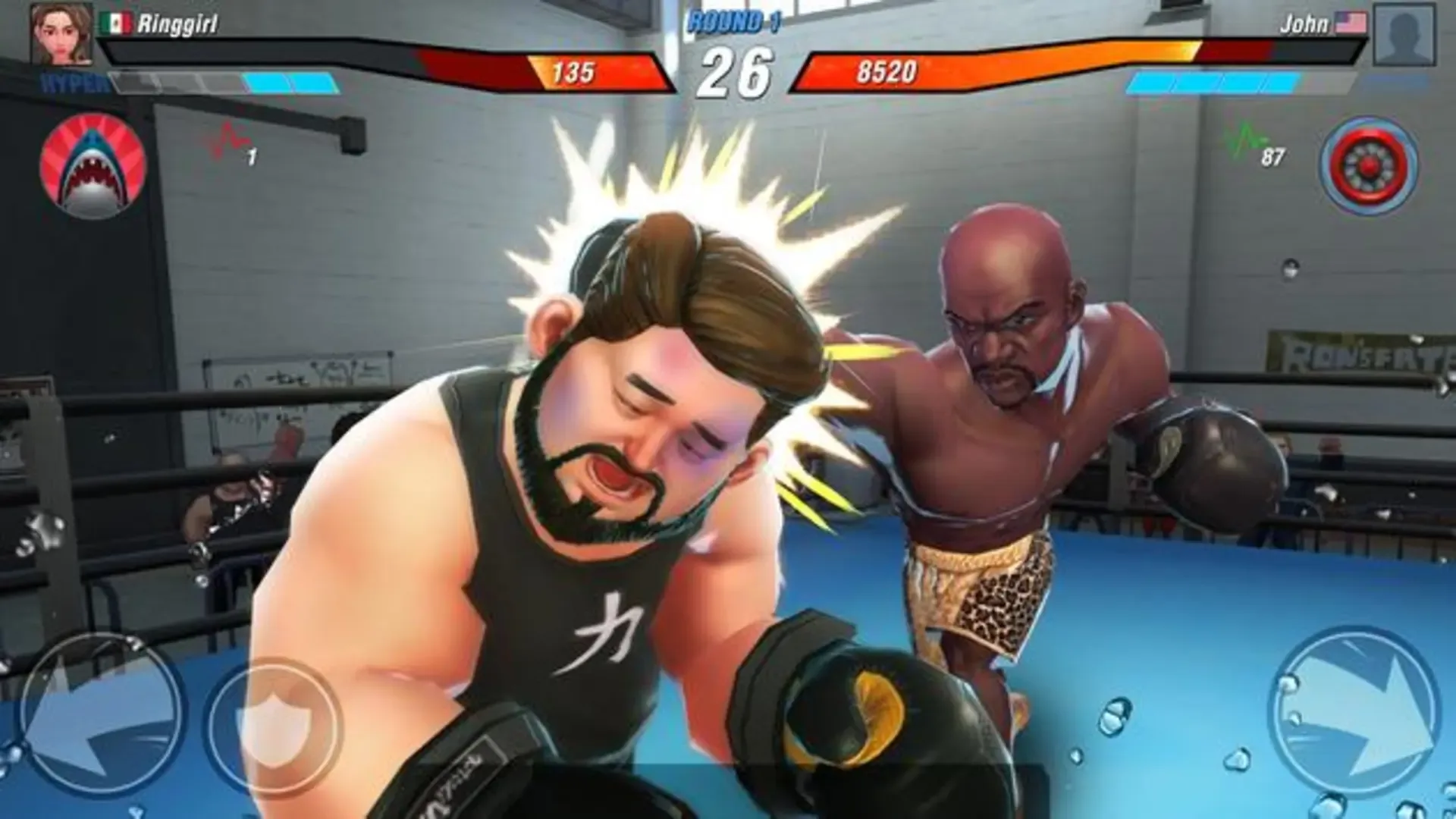Tap John's damage counter 8520
Screen dimensions: 1456x819
pos(887,71)
